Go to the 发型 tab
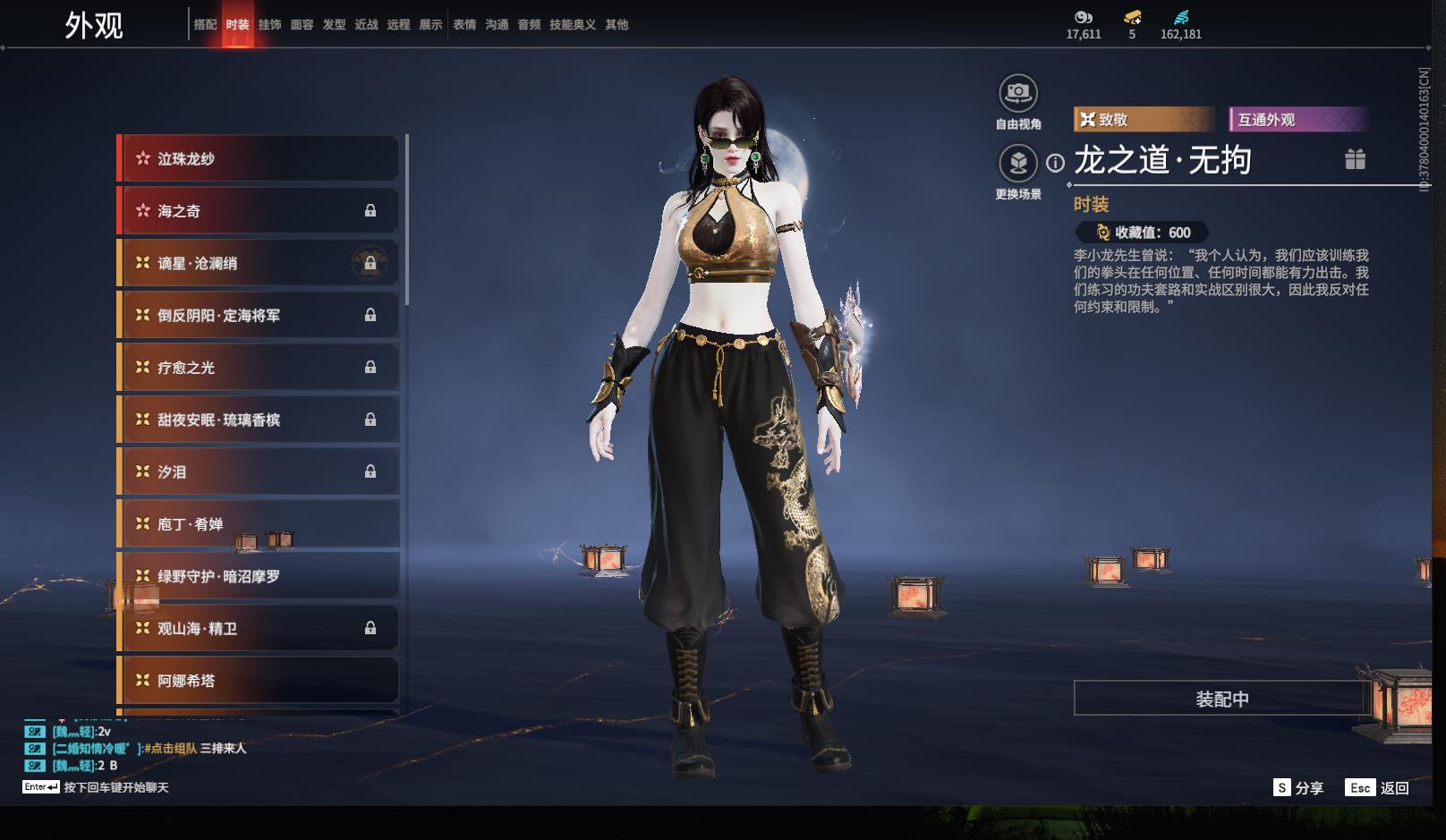1446x840 pixels. click(334, 24)
